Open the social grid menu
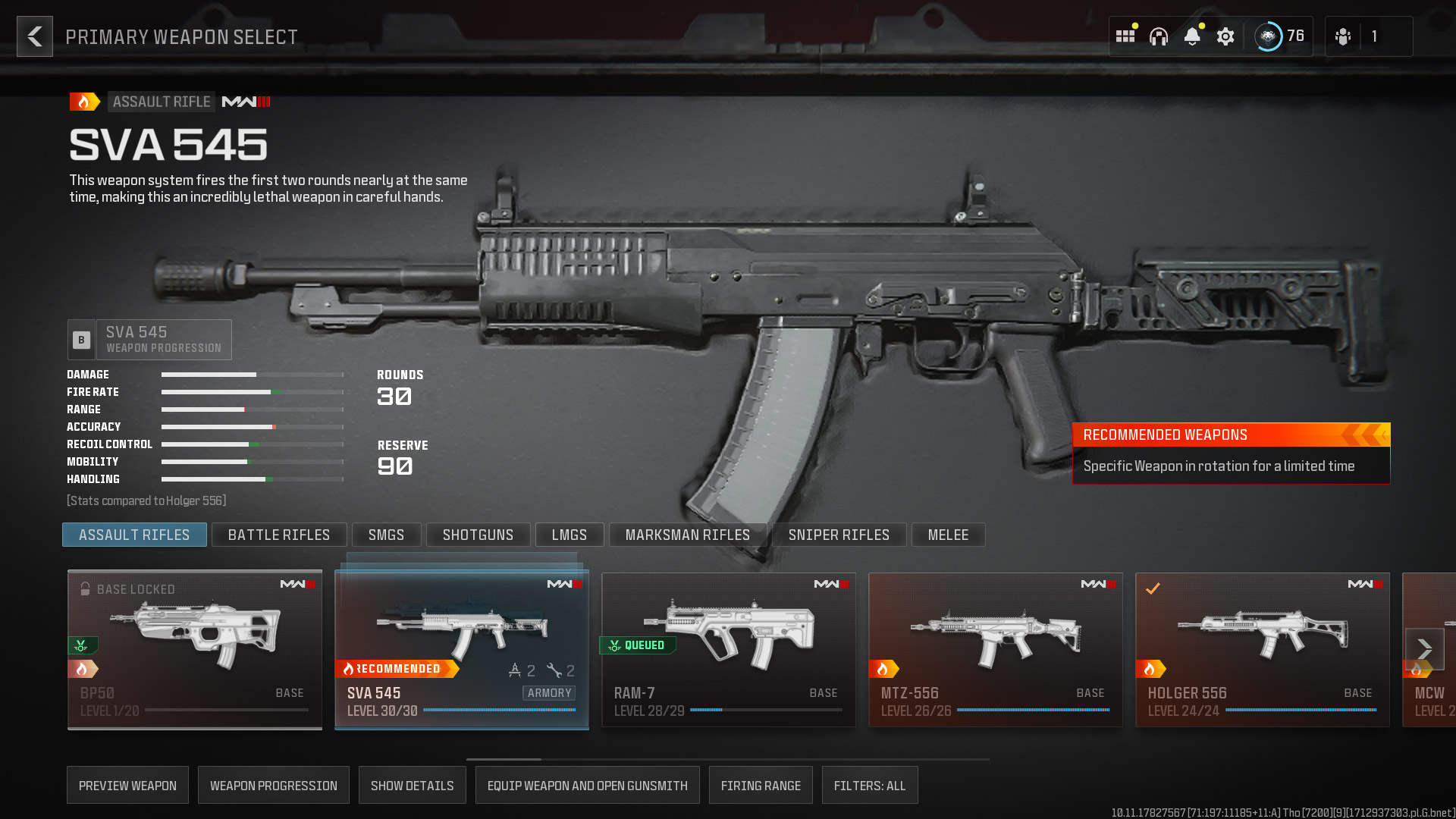 tap(1125, 36)
